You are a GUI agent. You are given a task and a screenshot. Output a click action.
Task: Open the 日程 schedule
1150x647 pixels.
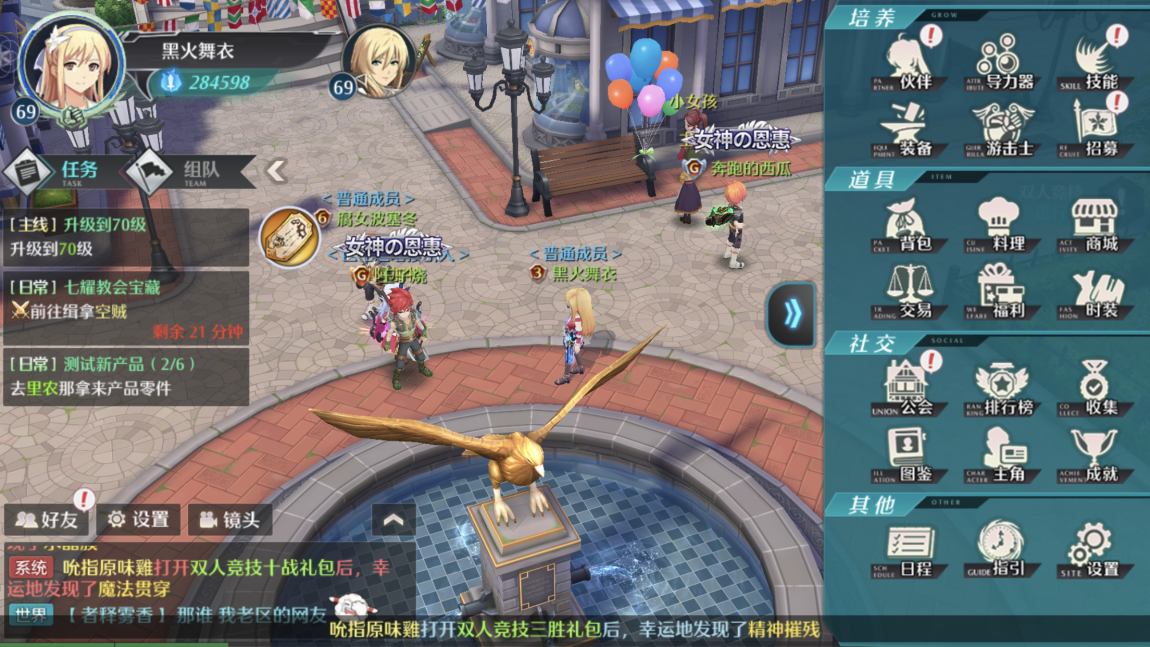(x=909, y=551)
